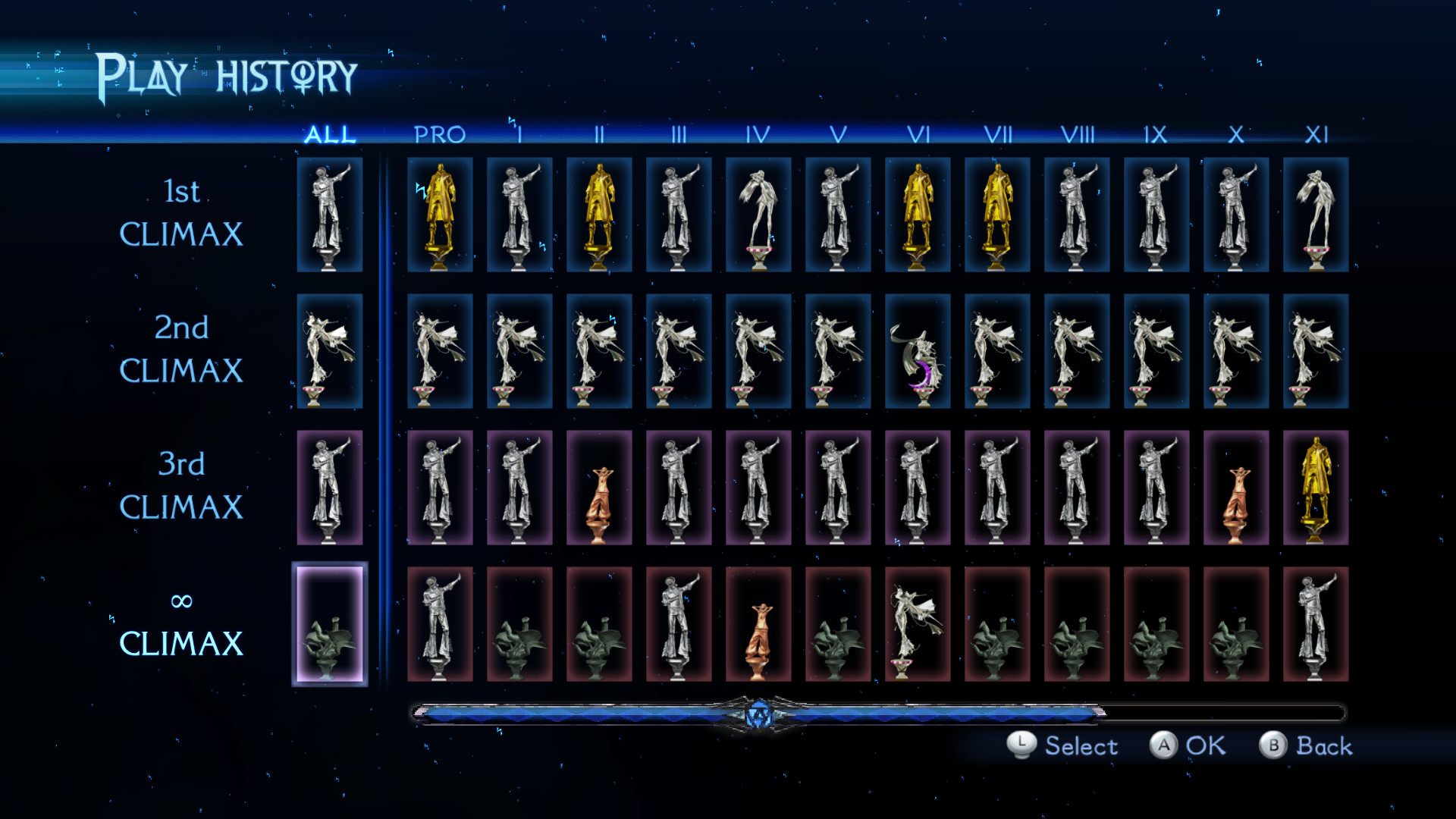Select the Chapter IX column header

(1156, 135)
